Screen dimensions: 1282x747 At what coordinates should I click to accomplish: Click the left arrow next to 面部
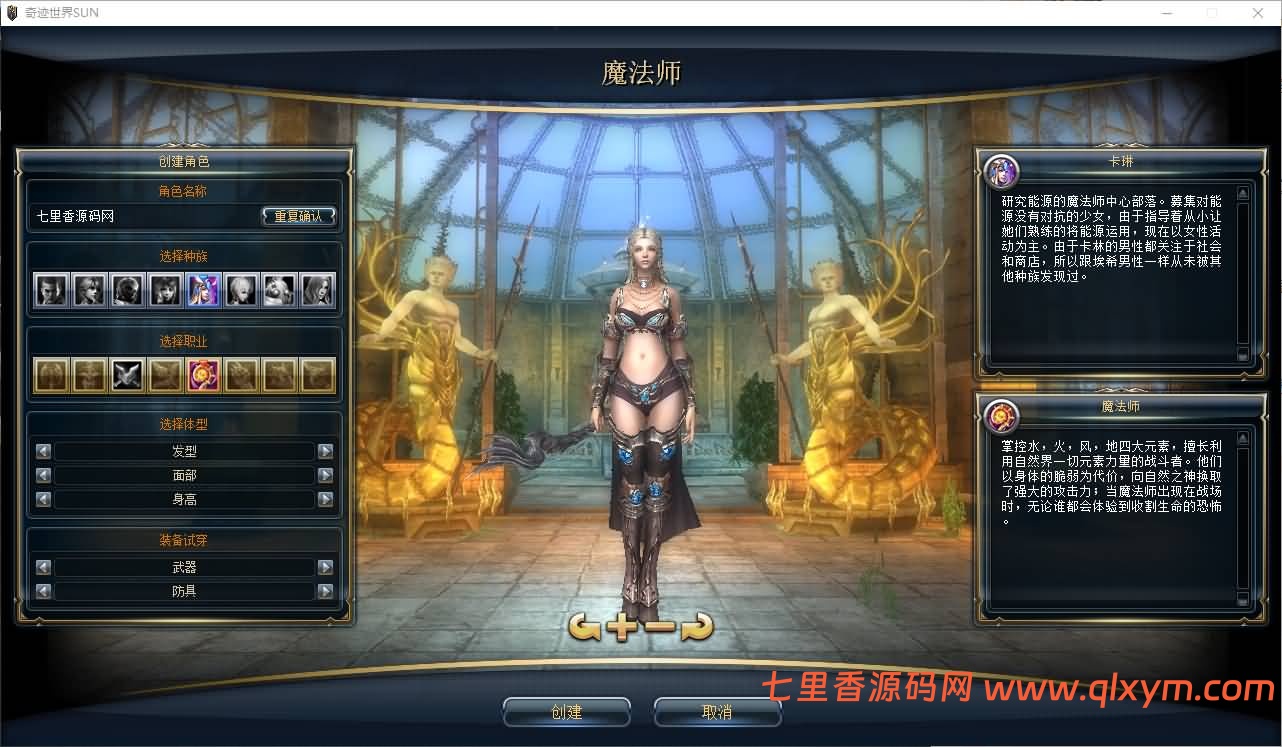click(43, 475)
